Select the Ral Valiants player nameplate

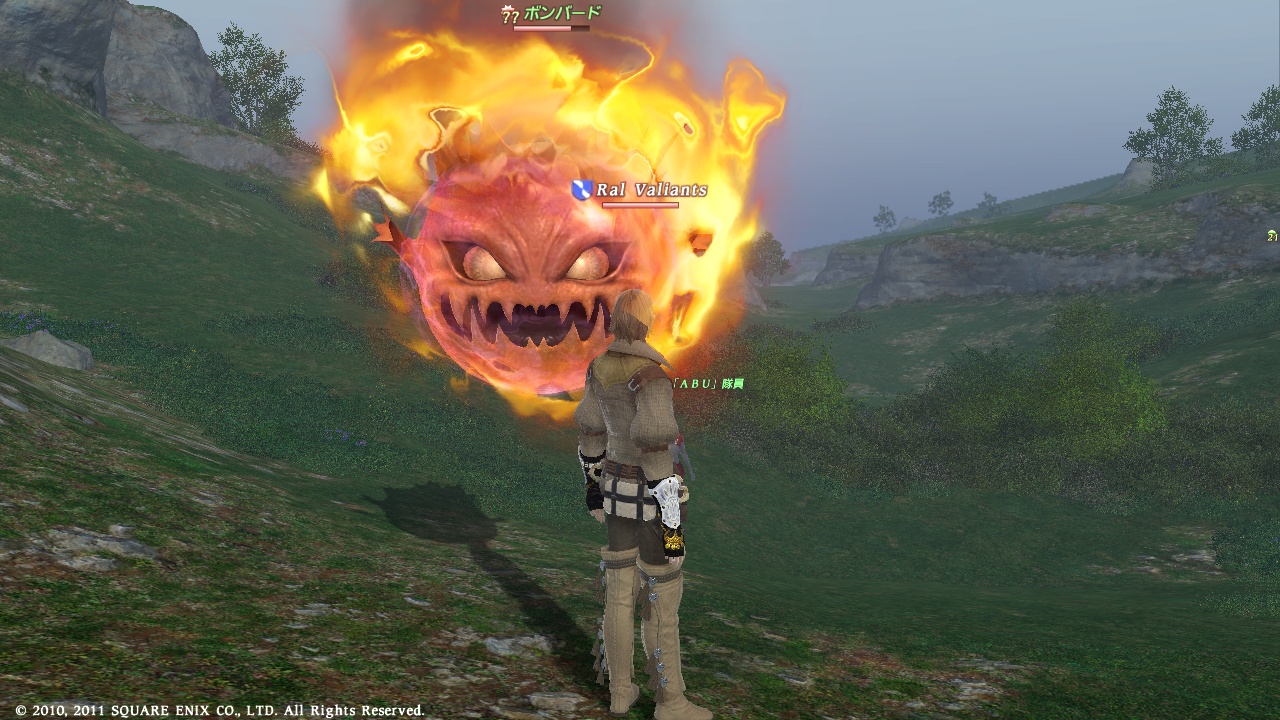click(x=651, y=190)
